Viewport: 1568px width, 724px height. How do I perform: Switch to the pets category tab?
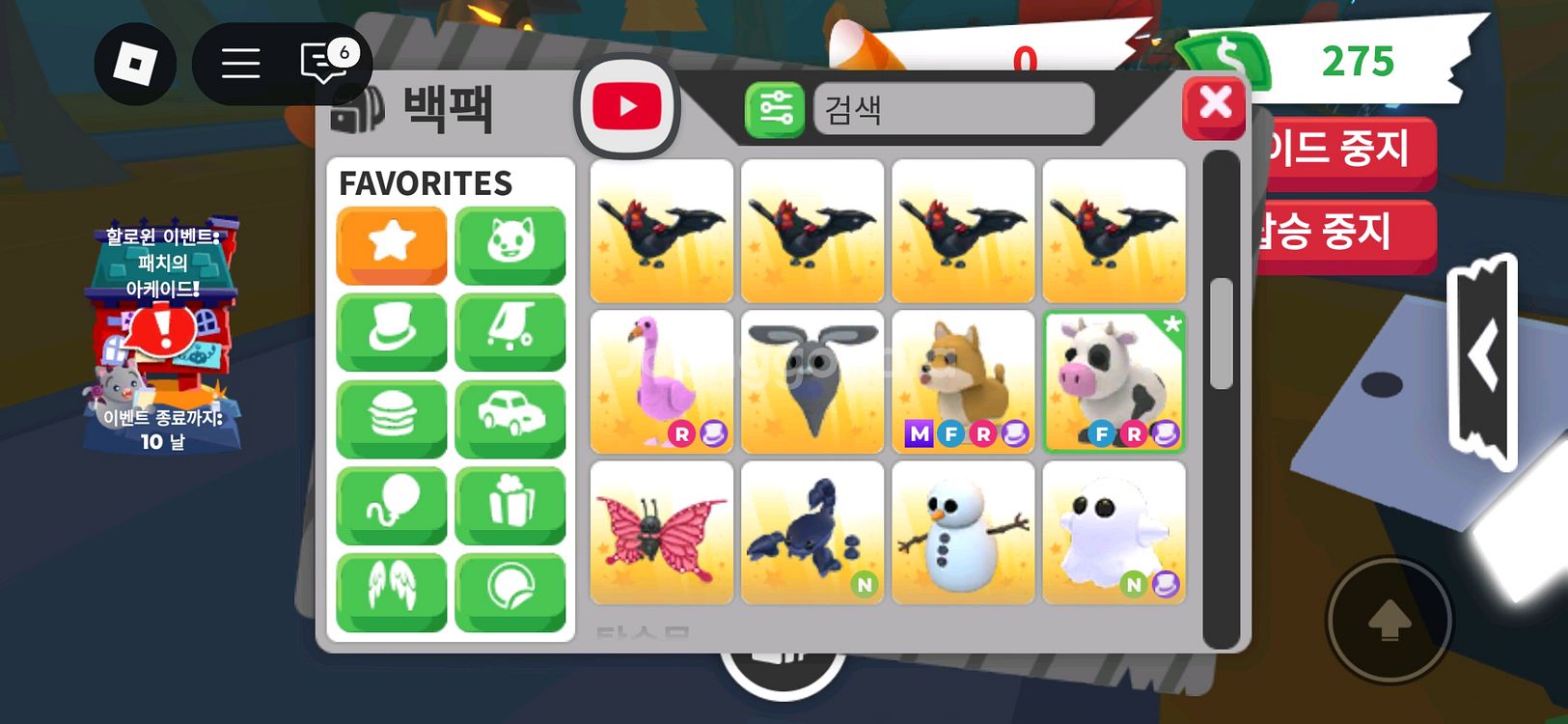[x=509, y=244]
